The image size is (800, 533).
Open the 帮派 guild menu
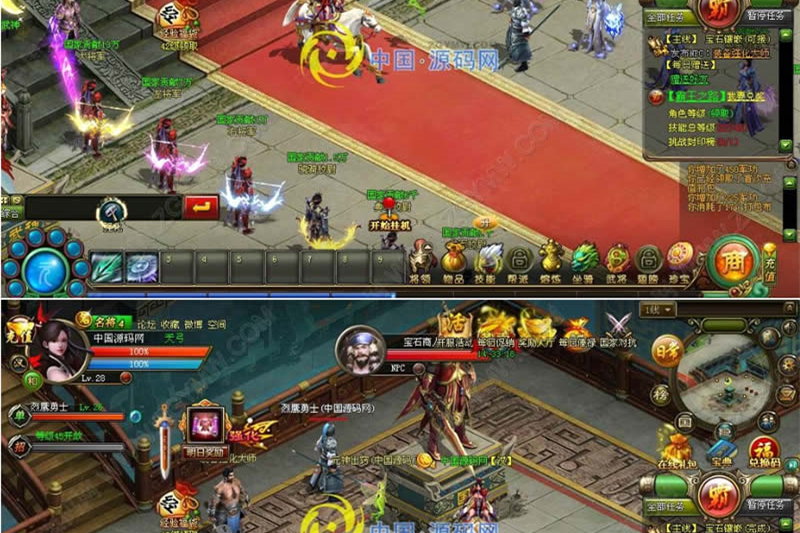(520, 259)
